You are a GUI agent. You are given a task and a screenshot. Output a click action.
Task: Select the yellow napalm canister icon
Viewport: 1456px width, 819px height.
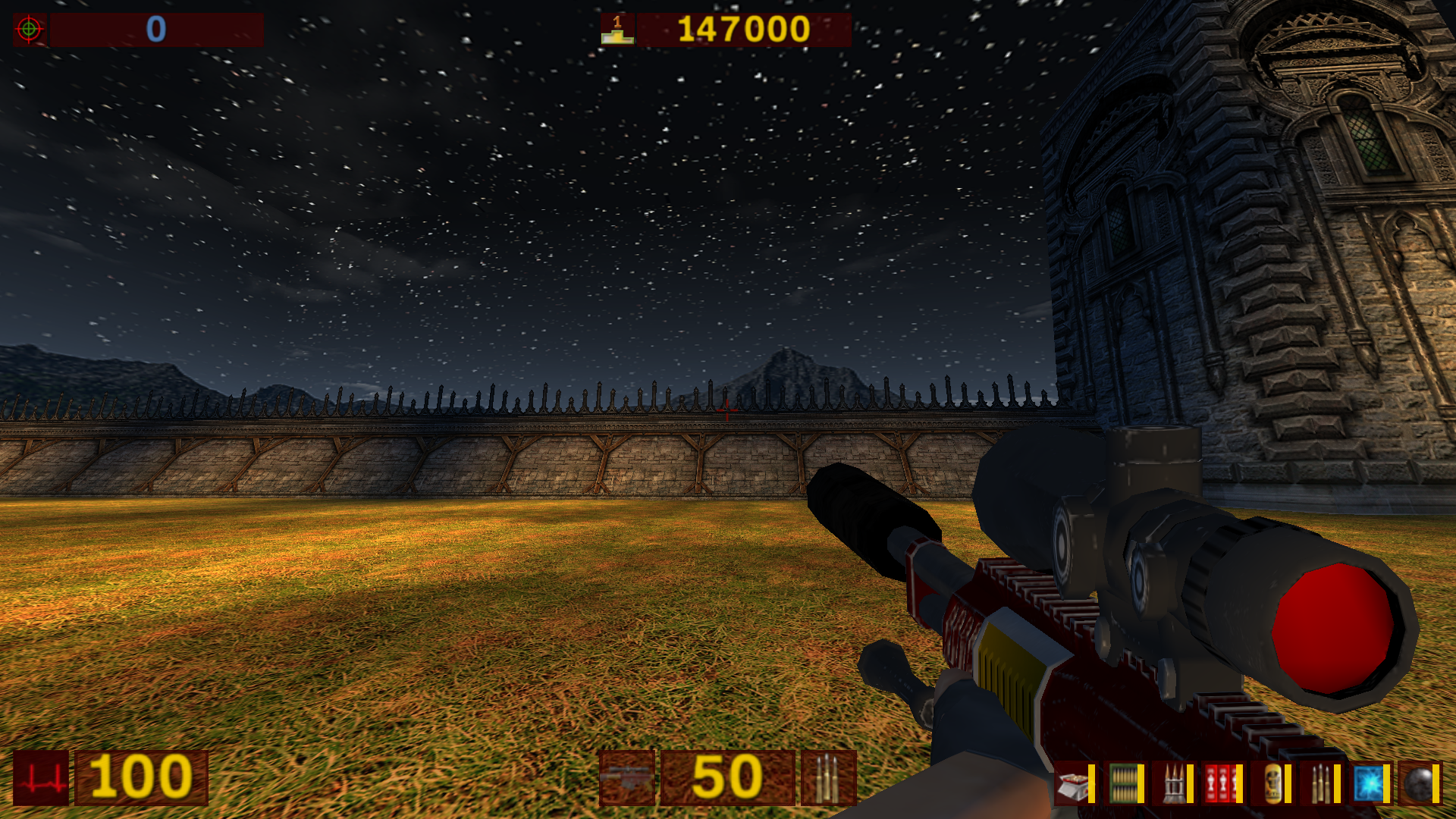pyautogui.click(x=1272, y=783)
